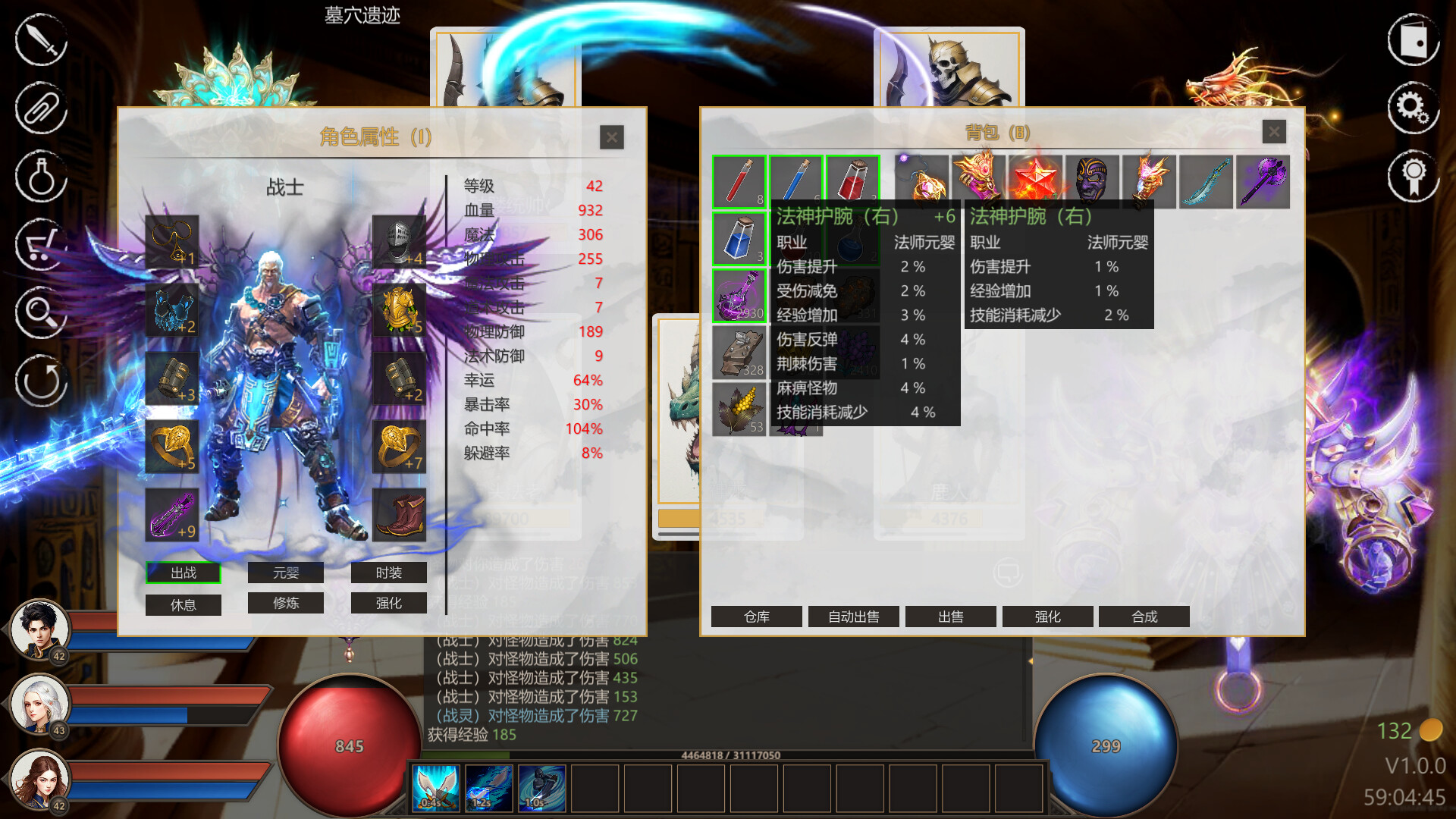The width and height of the screenshot is (1456, 819).
Task: Select the highlighted 出战 battle toggle
Action: [x=183, y=573]
